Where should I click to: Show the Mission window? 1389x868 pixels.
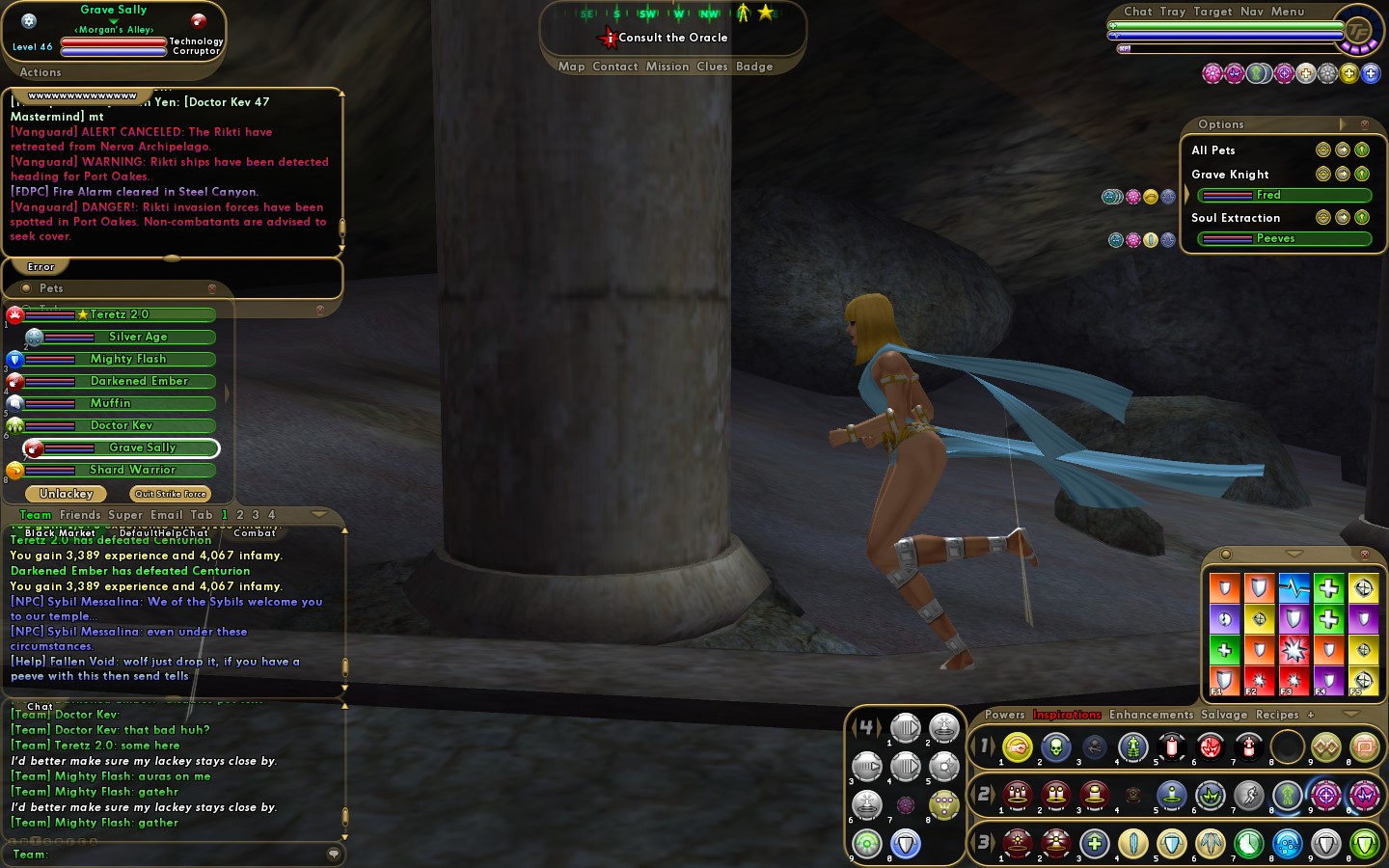(667, 67)
